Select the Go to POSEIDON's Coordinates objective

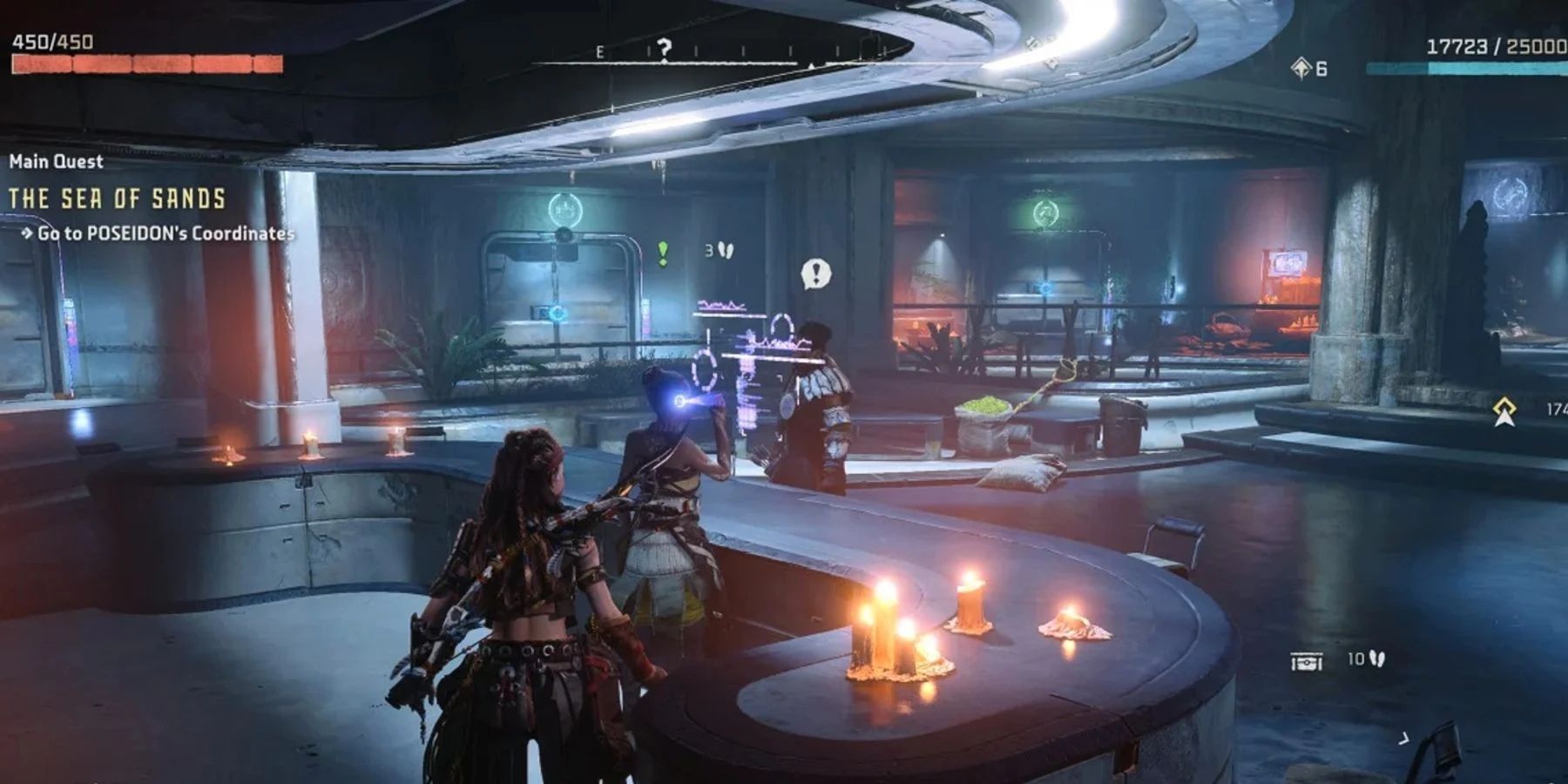click(165, 233)
